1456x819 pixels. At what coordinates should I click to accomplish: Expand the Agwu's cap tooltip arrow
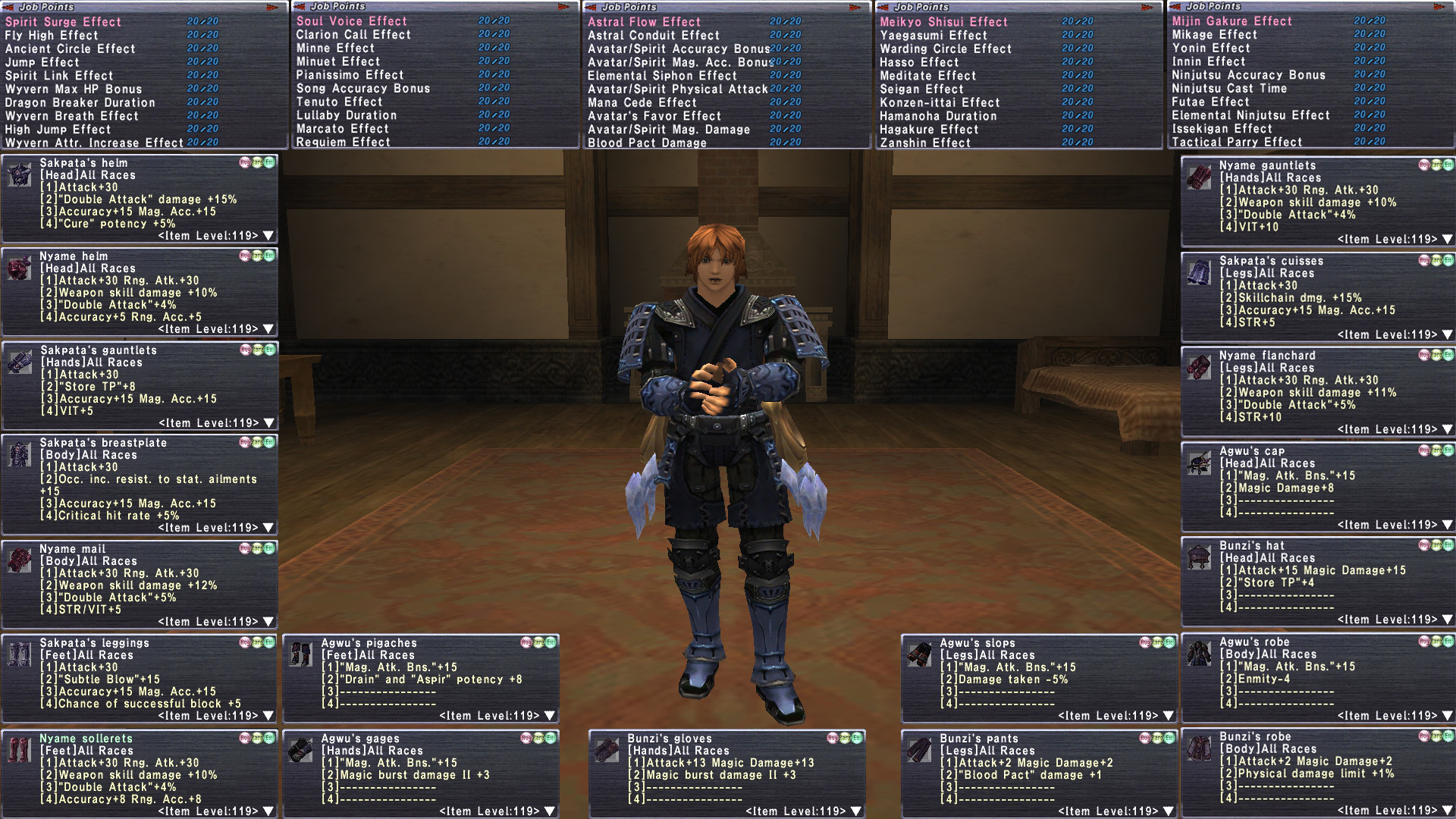coord(1448,525)
